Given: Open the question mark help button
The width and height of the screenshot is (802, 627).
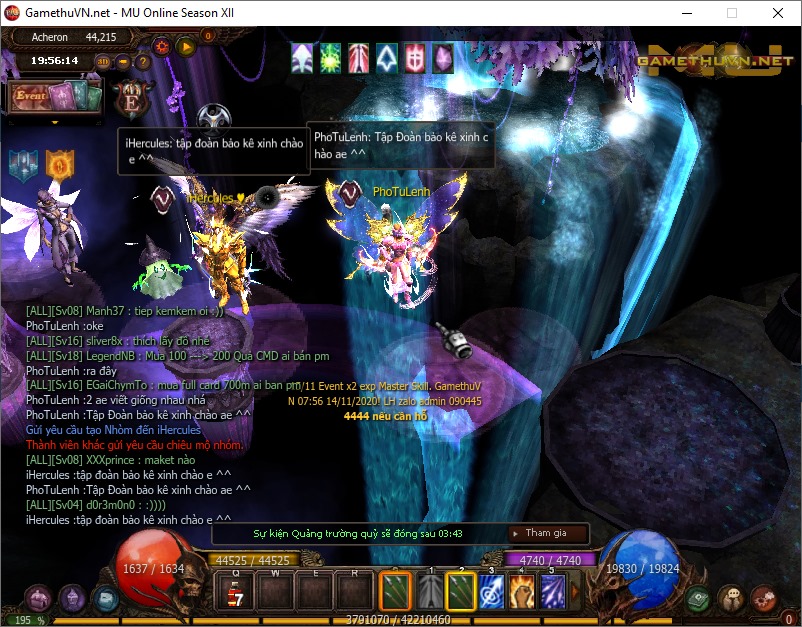Looking at the screenshot, I should pyautogui.click(x=143, y=61).
